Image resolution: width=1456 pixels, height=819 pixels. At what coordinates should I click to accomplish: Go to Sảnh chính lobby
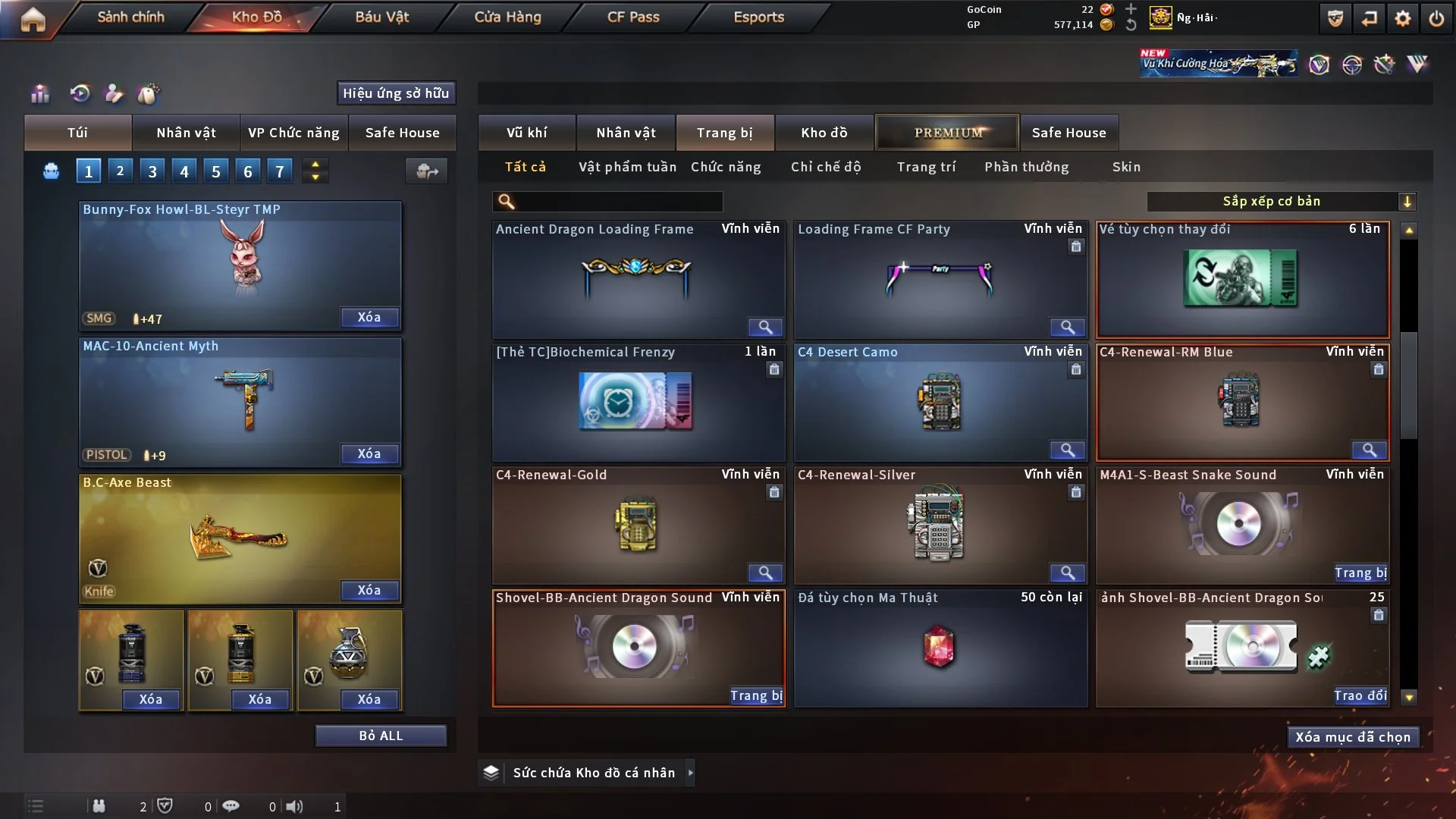[x=130, y=17]
